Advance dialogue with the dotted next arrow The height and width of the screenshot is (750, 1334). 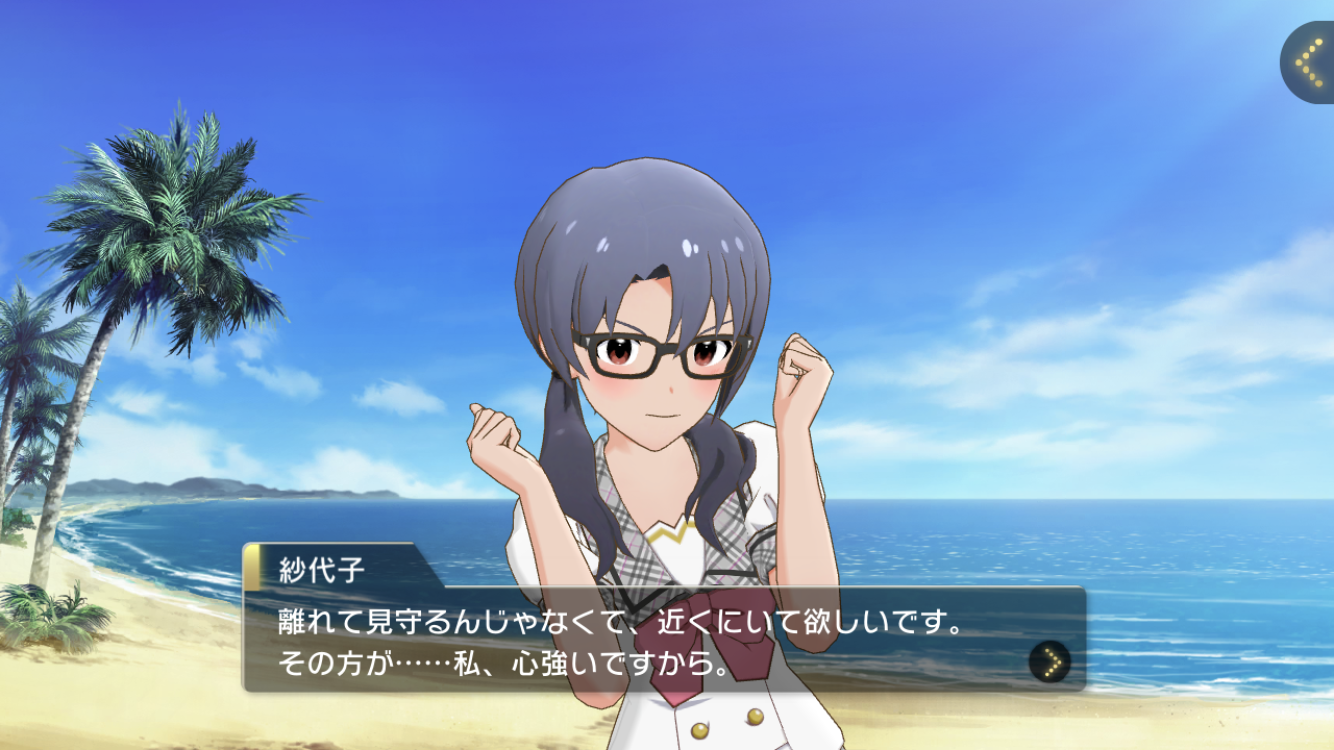pos(1049,661)
